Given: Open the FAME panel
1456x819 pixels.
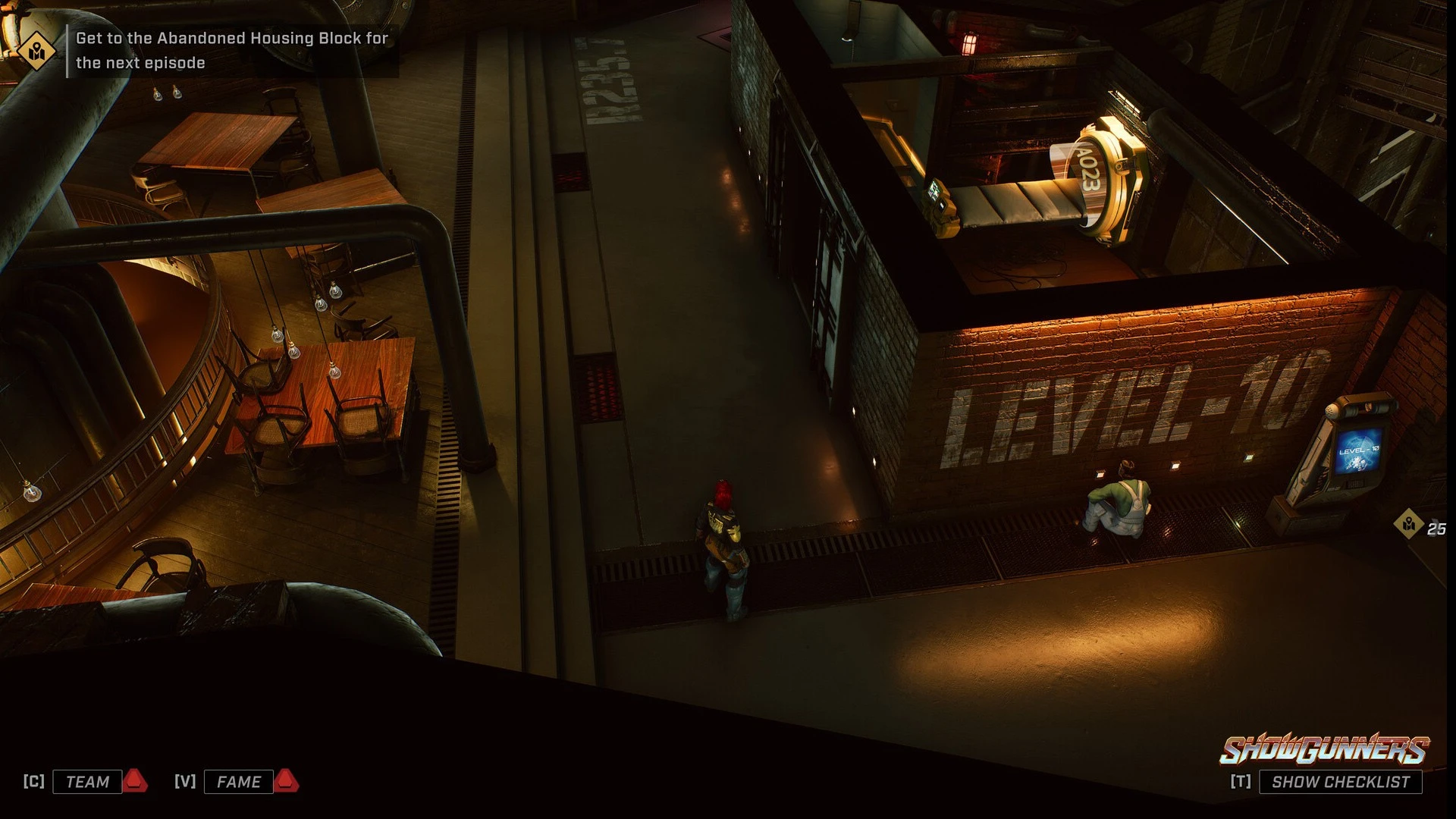Looking at the screenshot, I should (x=238, y=782).
